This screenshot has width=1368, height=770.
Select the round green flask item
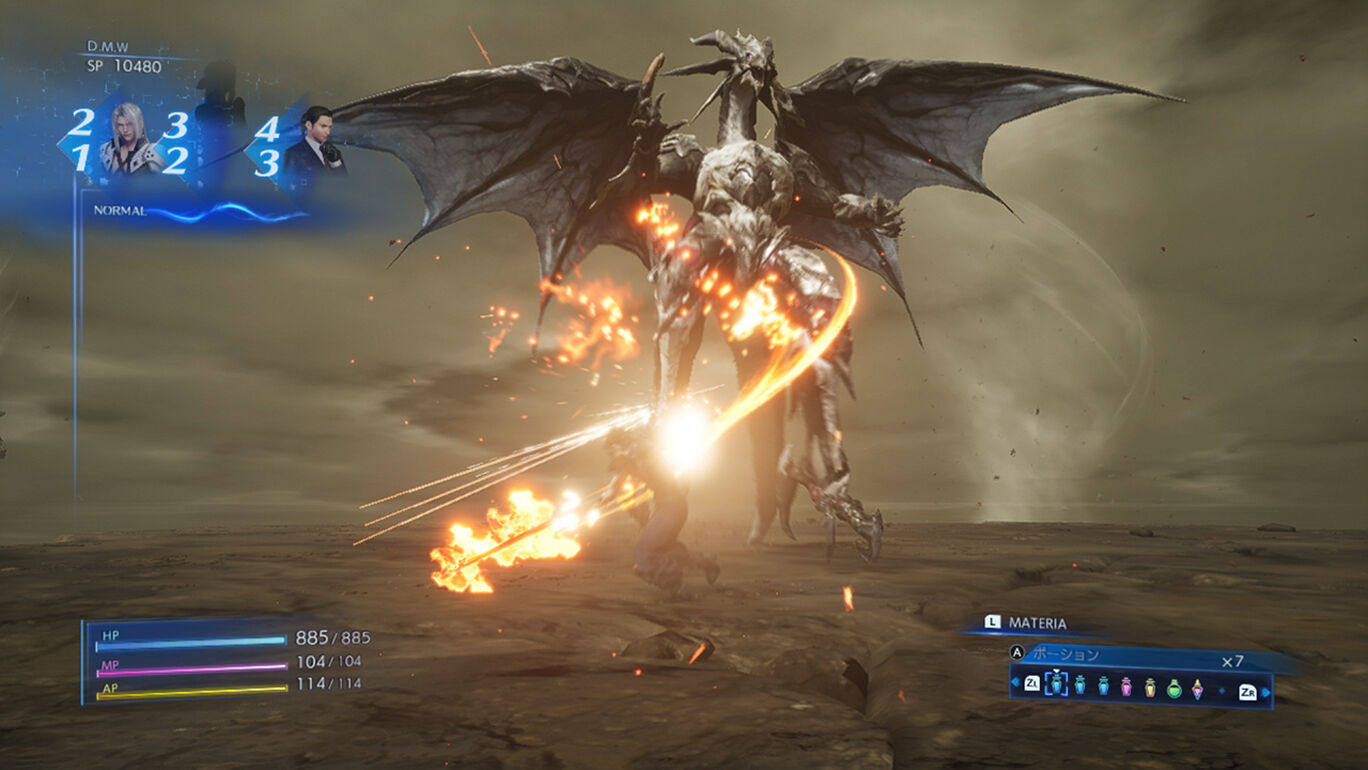(x=1174, y=687)
